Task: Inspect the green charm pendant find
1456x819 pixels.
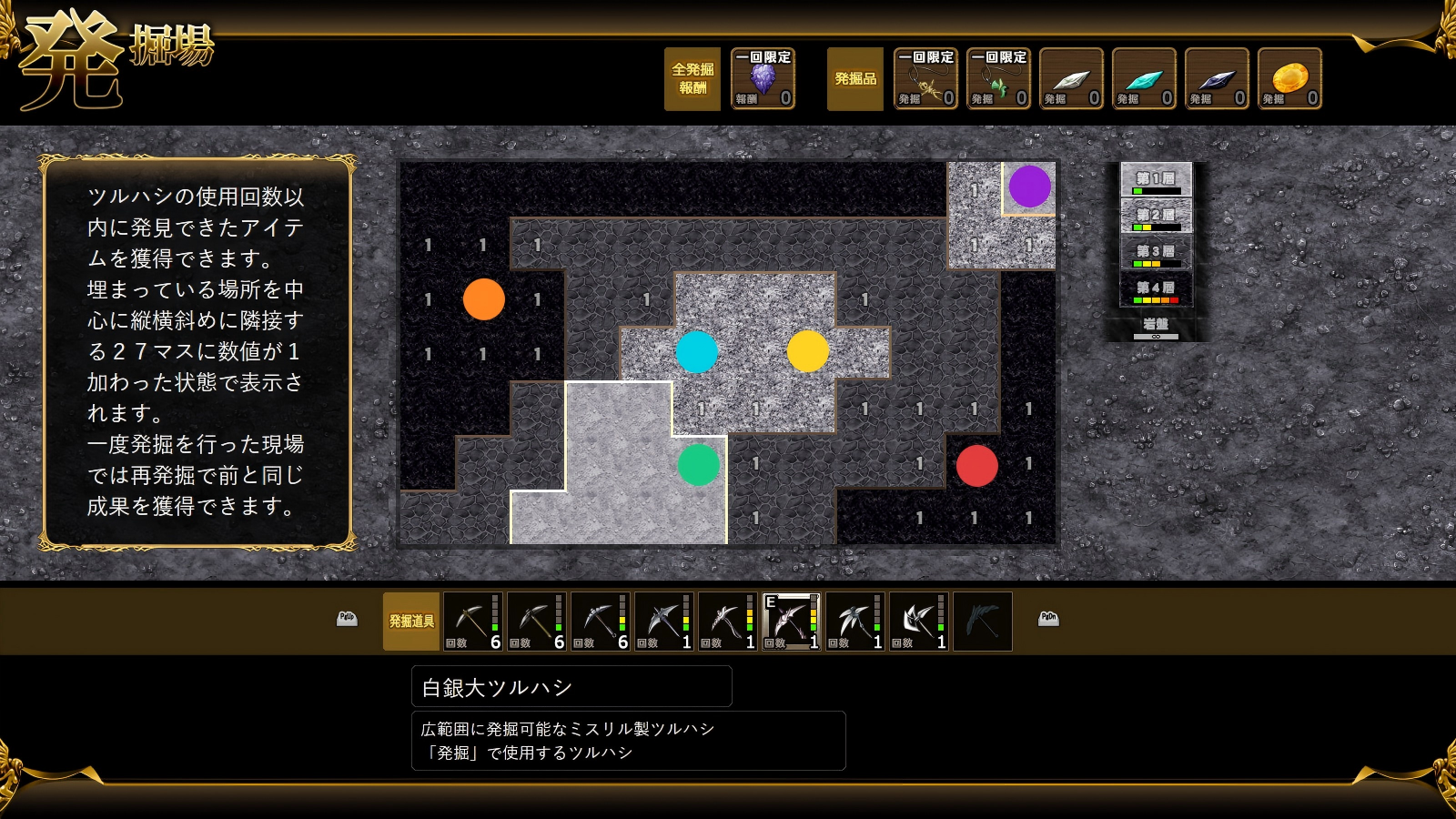Action: click(998, 79)
